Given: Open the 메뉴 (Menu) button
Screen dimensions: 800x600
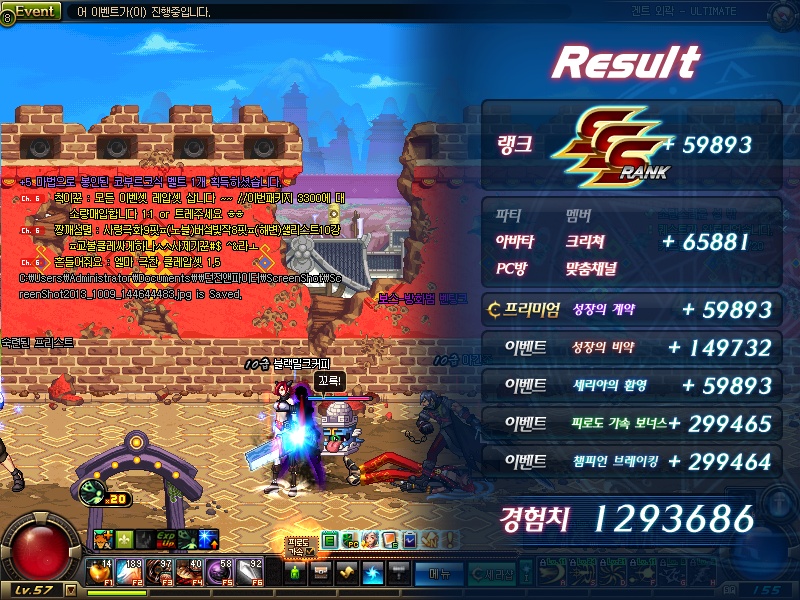Looking at the screenshot, I should (439, 574).
